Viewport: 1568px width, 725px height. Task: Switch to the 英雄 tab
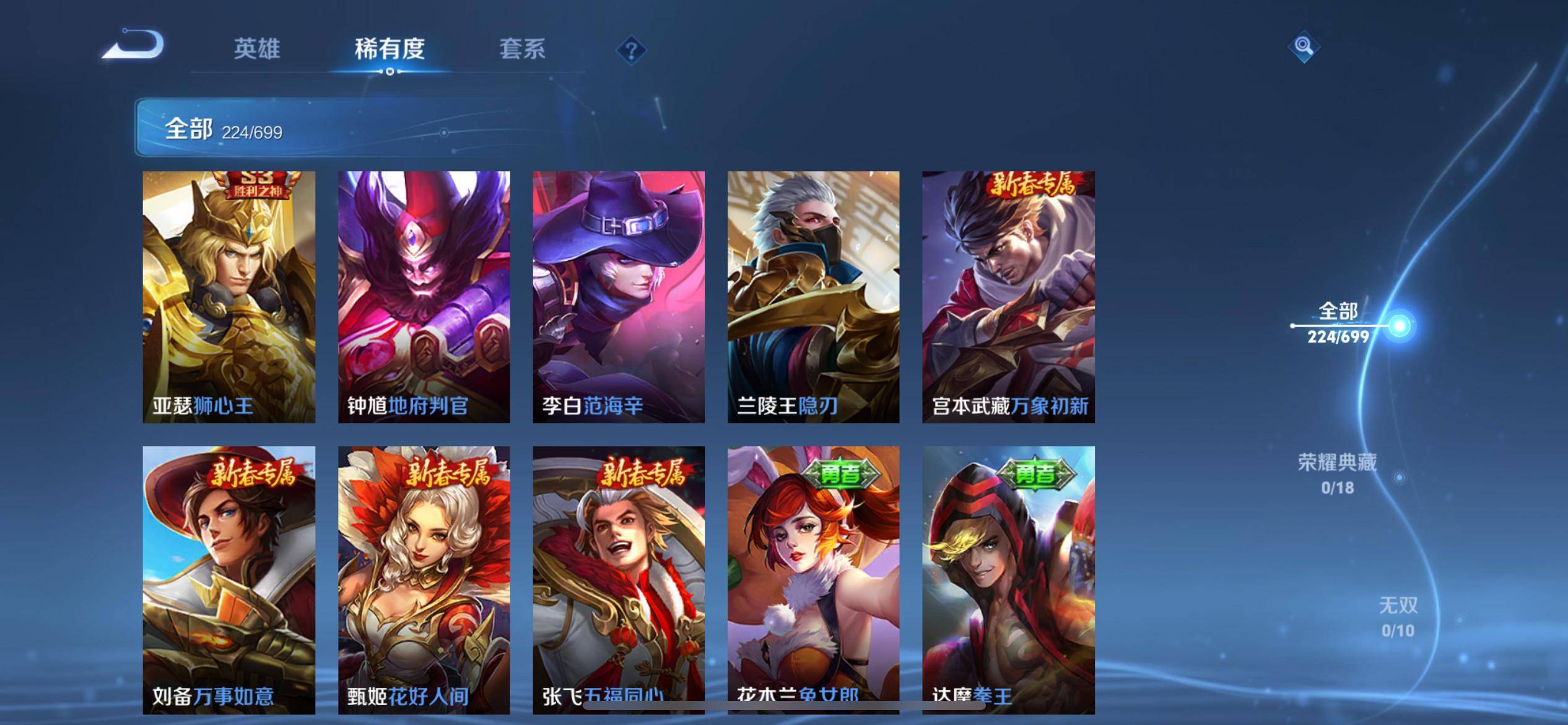coord(256,49)
